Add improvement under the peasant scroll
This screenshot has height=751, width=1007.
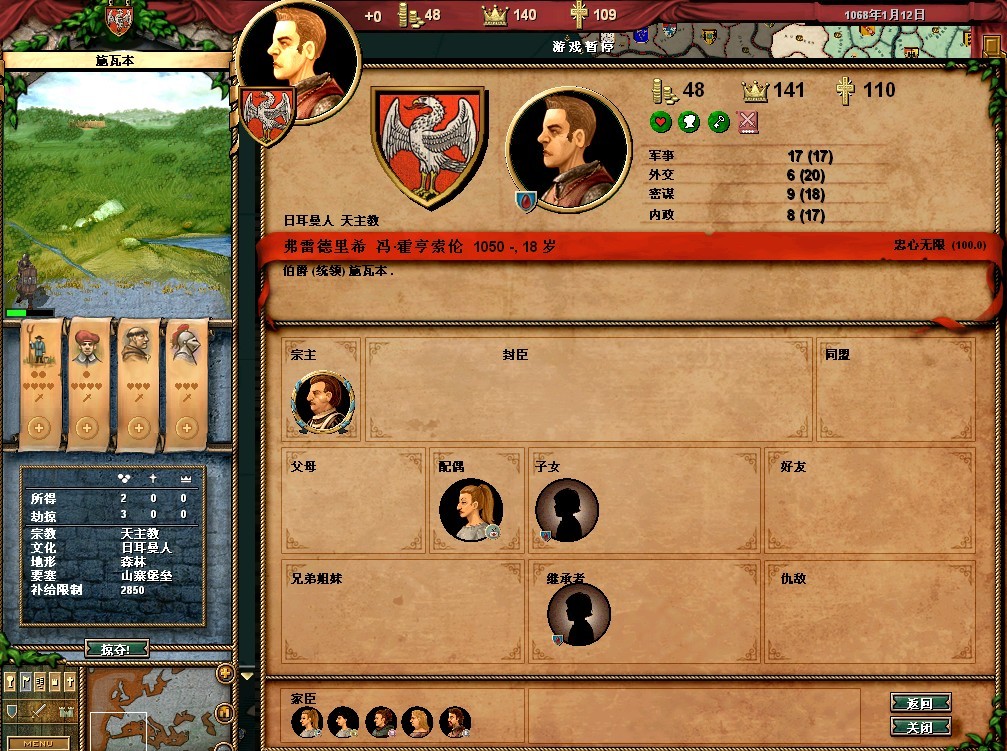[x=39, y=428]
